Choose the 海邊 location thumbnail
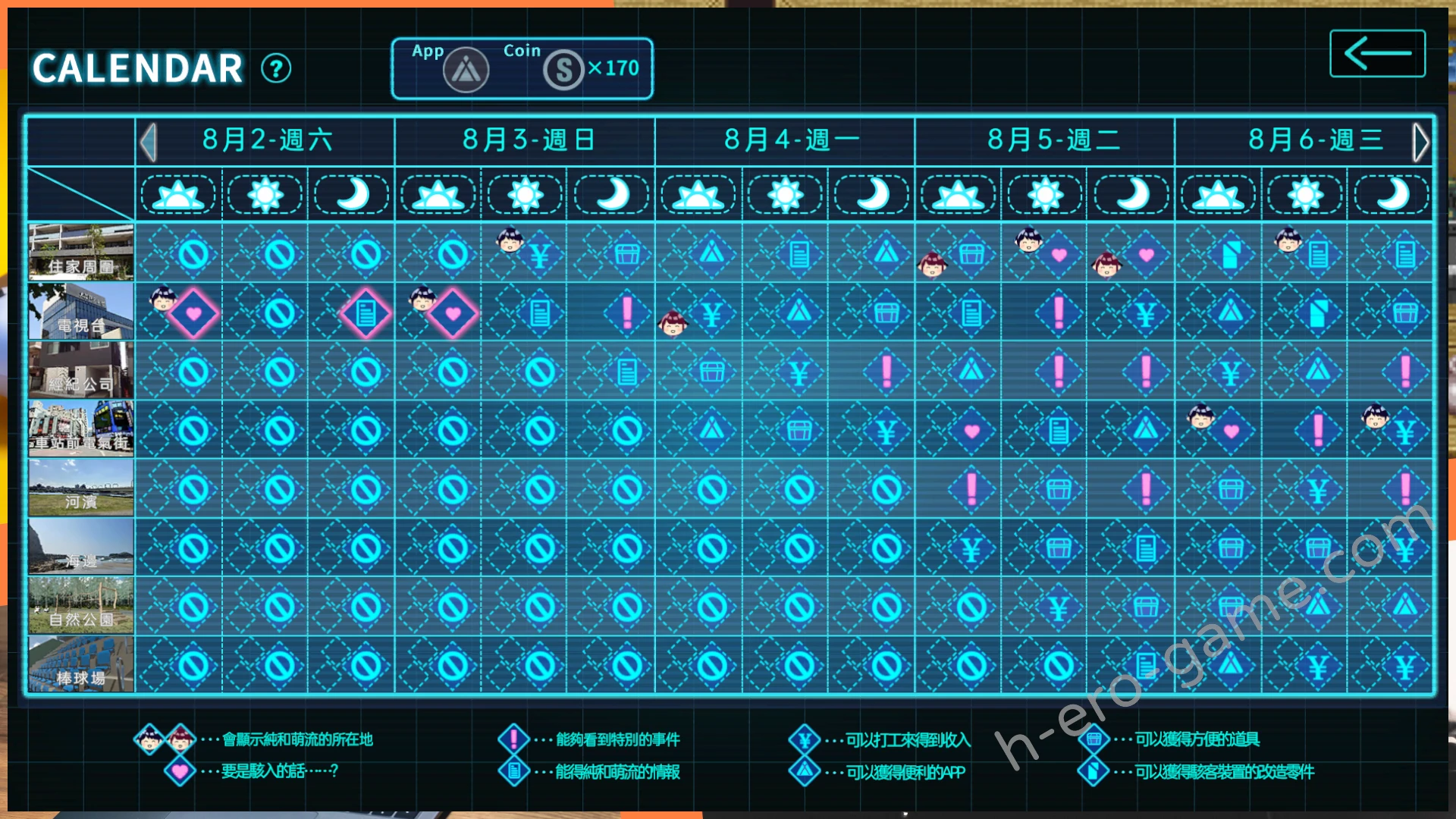Viewport: 1456px width, 819px height. tap(81, 547)
